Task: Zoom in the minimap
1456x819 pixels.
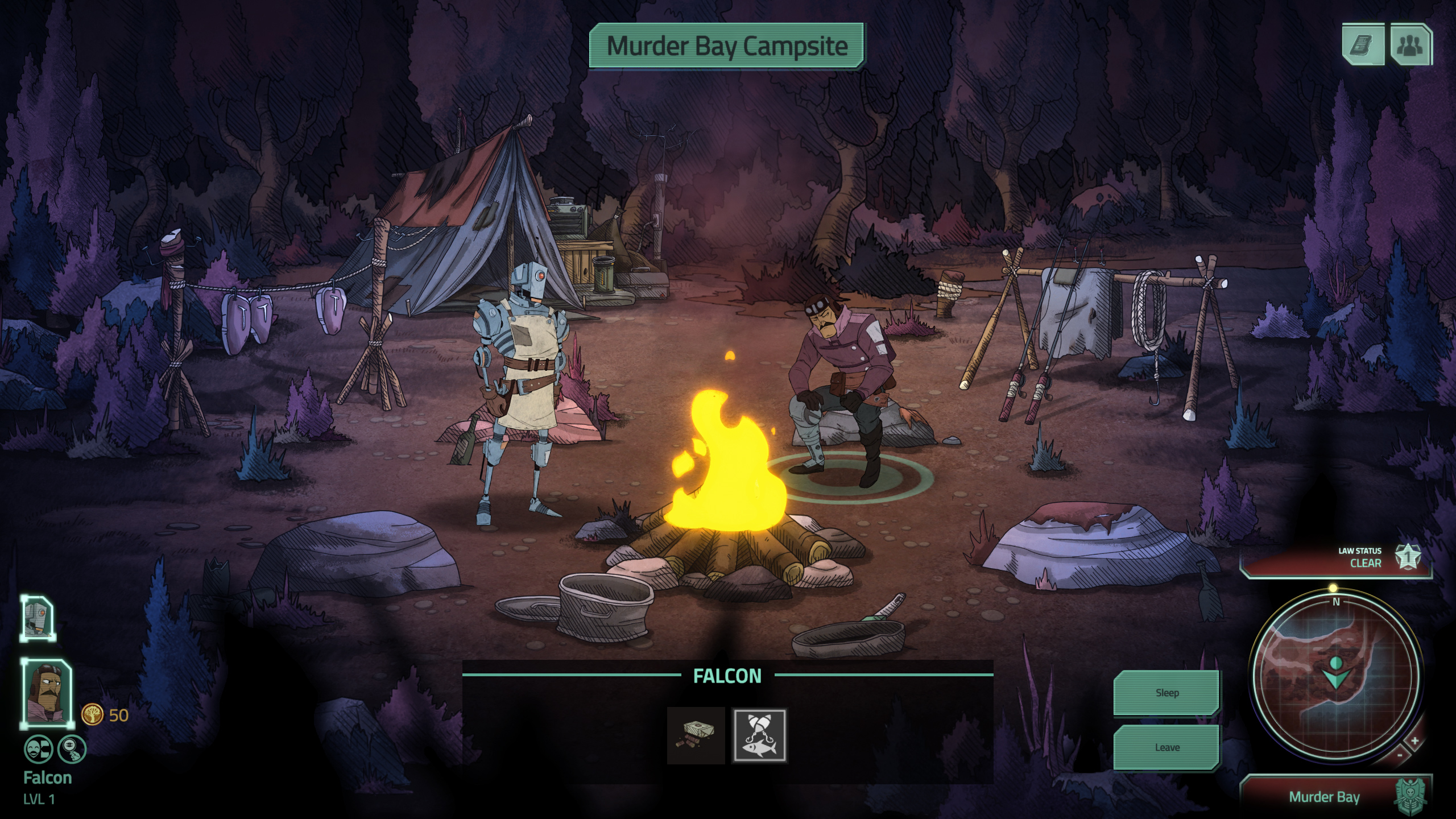Action: point(1414,741)
